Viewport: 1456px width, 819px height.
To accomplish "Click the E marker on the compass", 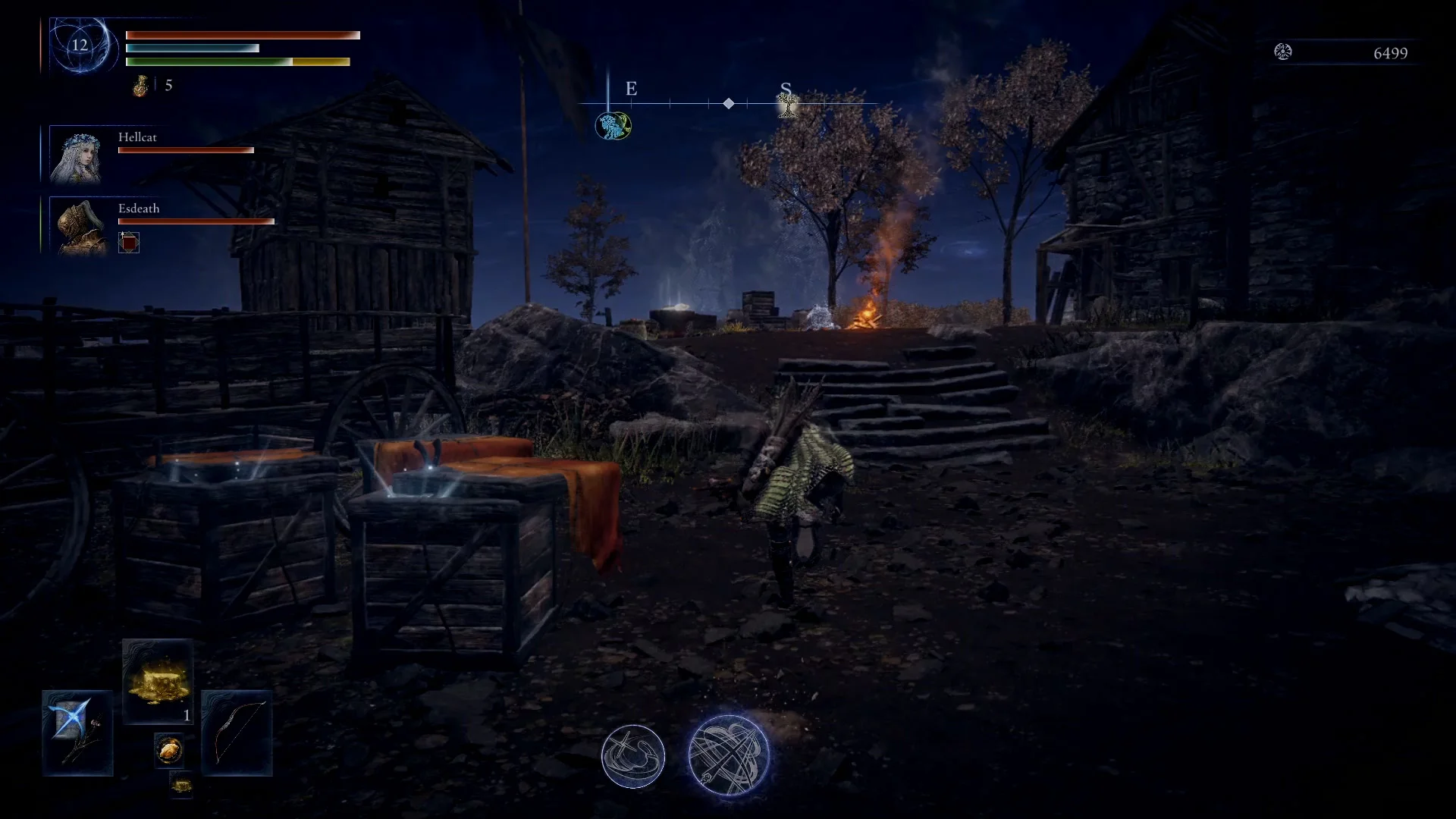I will pyautogui.click(x=632, y=89).
